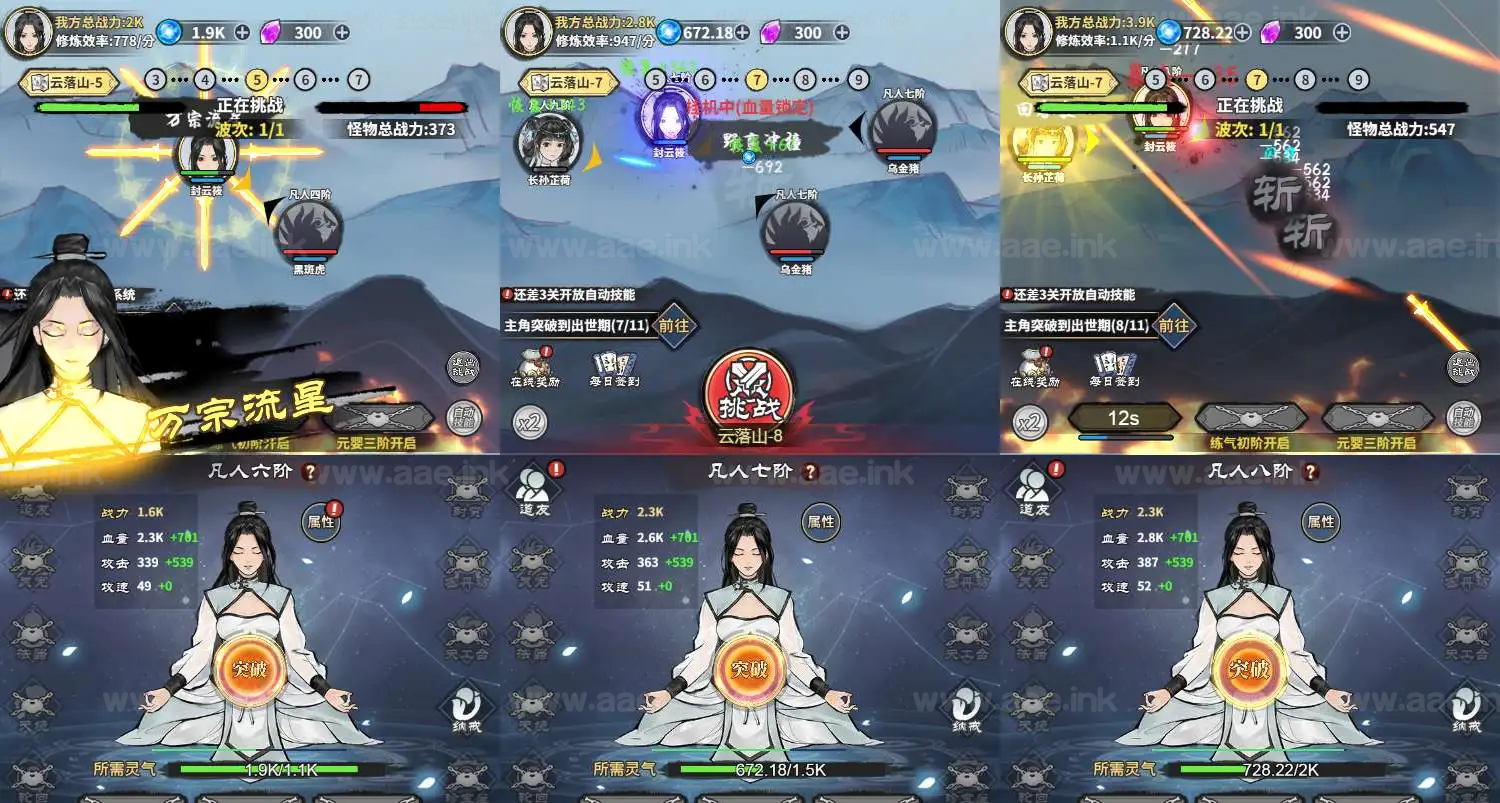Expand the 云落山-5 stage selector
This screenshot has width=1500, height=803.
(68, 83)
